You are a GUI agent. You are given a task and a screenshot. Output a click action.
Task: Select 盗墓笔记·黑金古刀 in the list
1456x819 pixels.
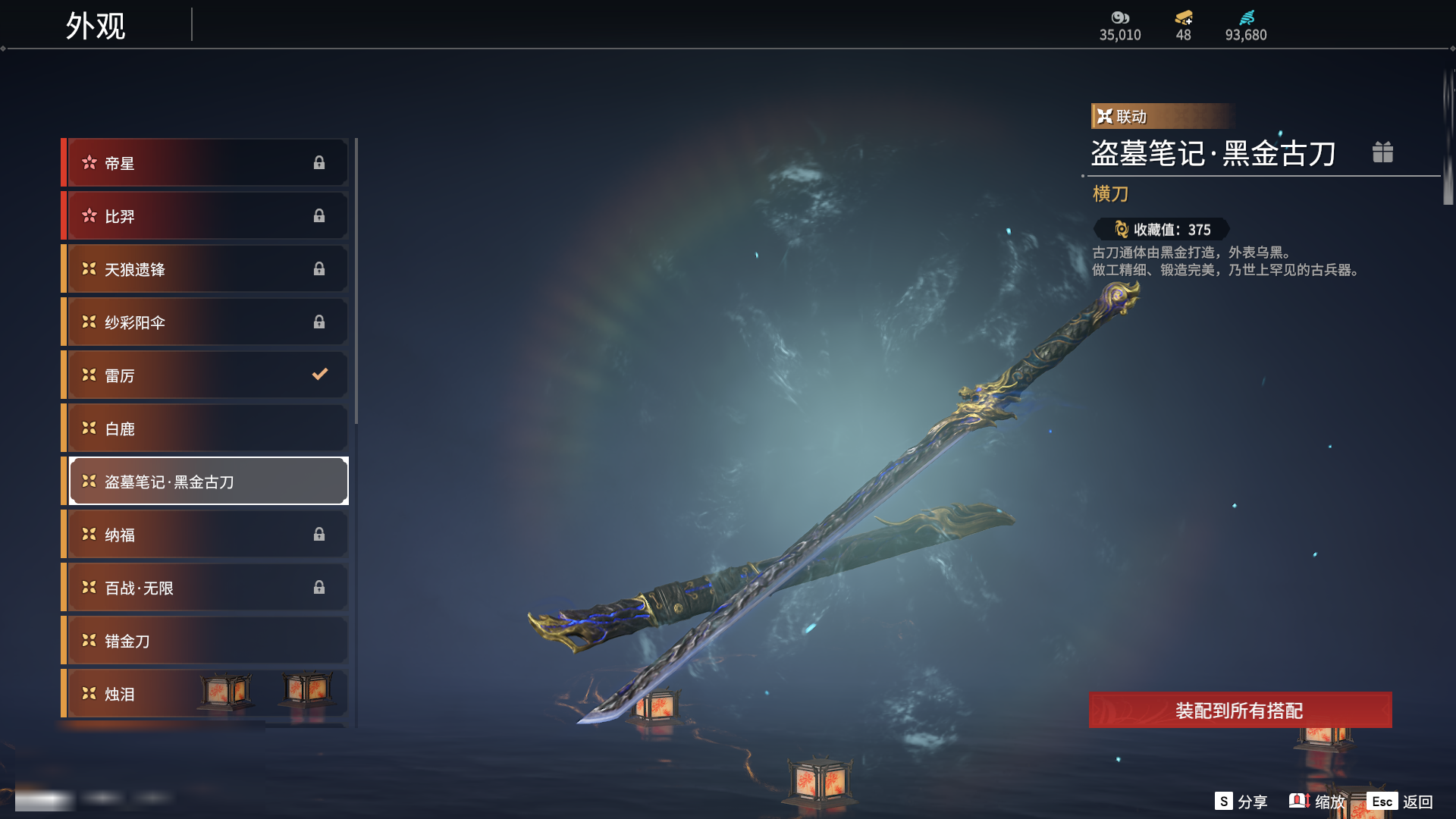click(x=206, y=482)
